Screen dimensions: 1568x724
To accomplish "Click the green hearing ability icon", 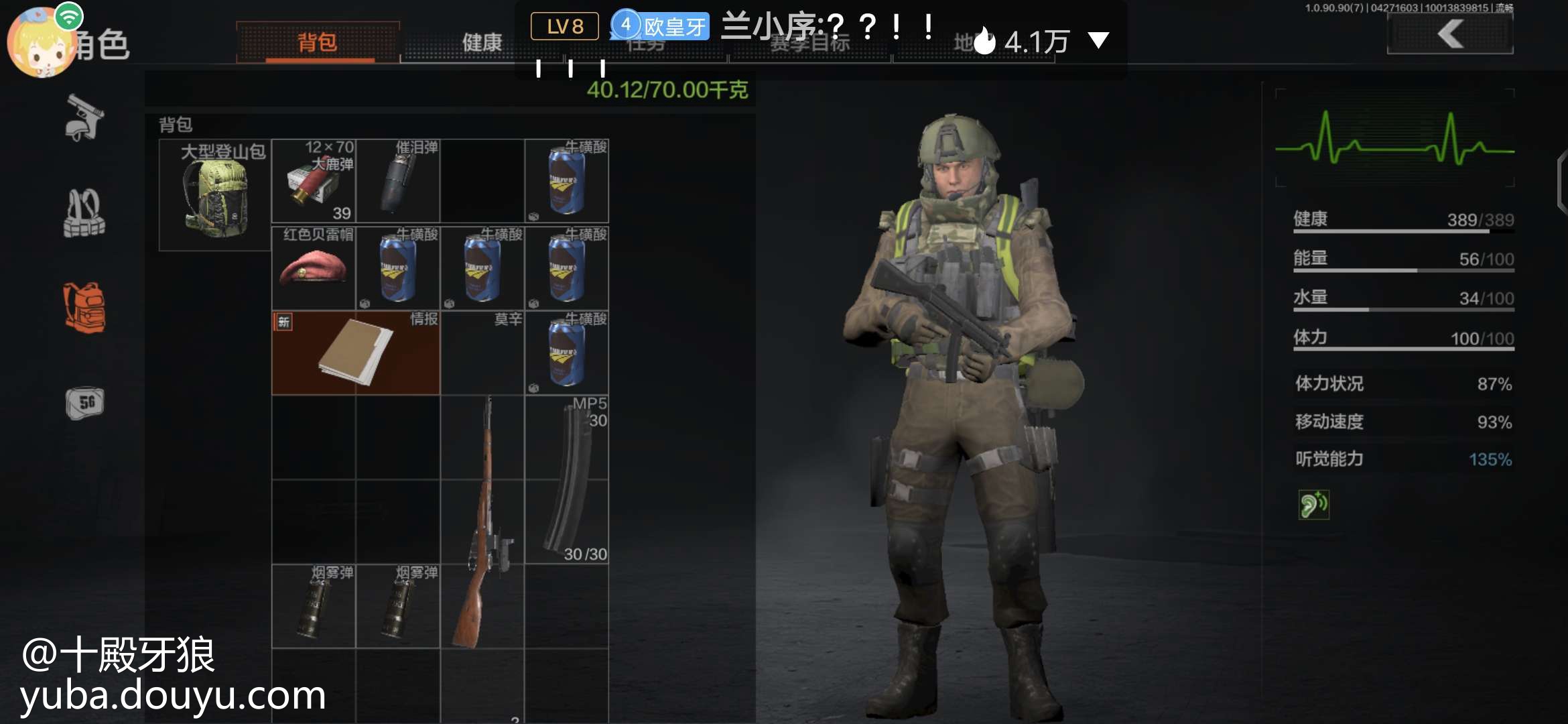I will coord(1313,505).
